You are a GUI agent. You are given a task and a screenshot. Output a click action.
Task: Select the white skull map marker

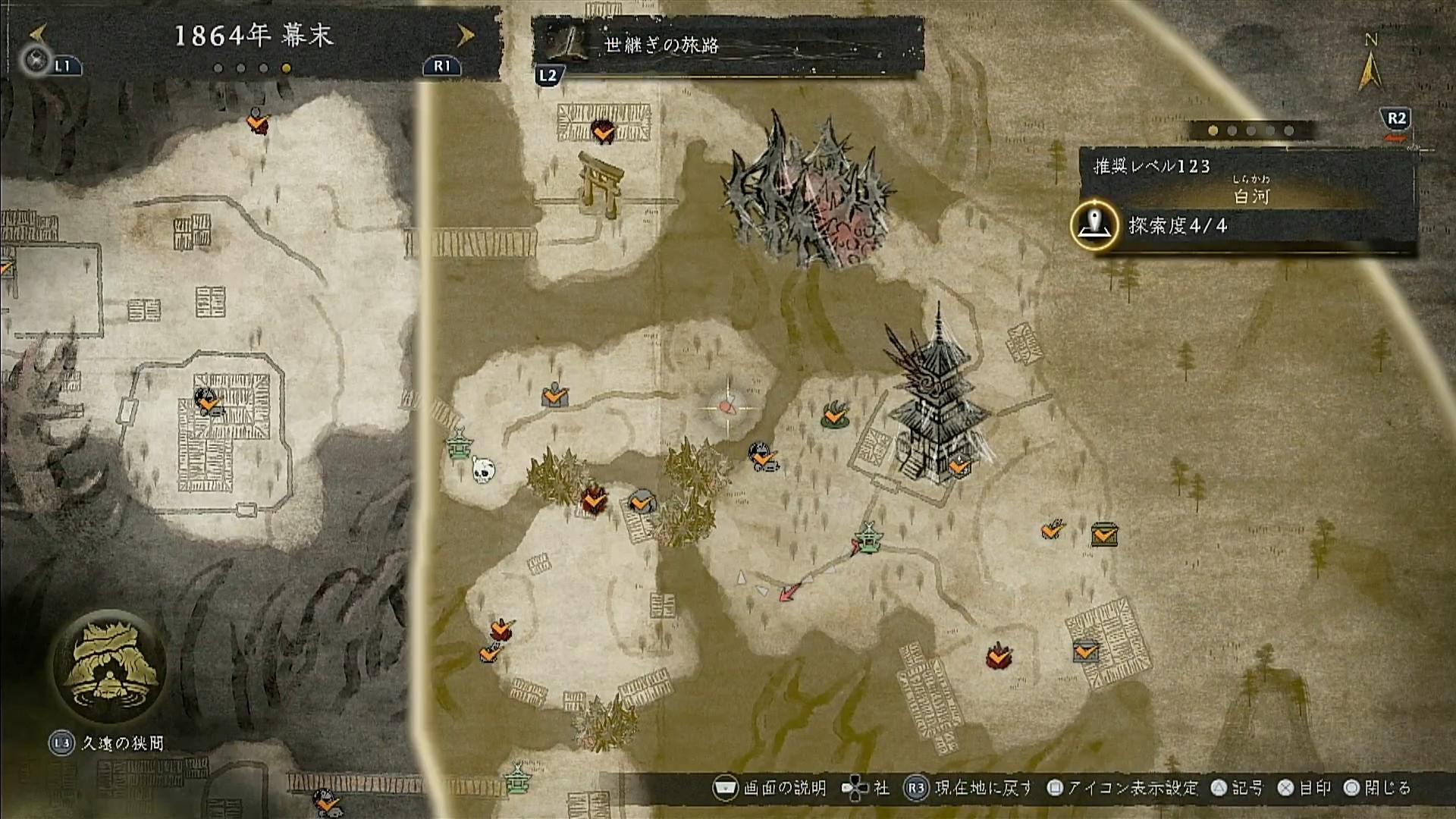[x=482, y=469]
